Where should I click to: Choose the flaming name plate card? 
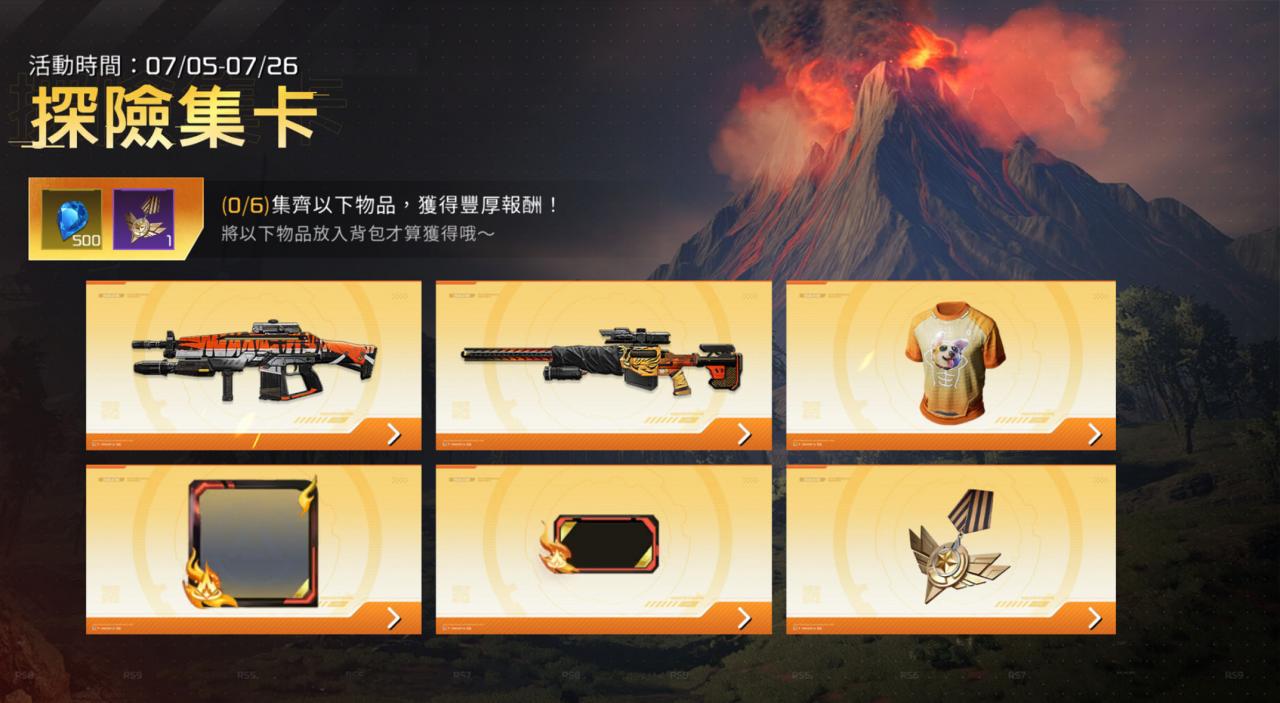pyautogui.click(x=603, y=549)
